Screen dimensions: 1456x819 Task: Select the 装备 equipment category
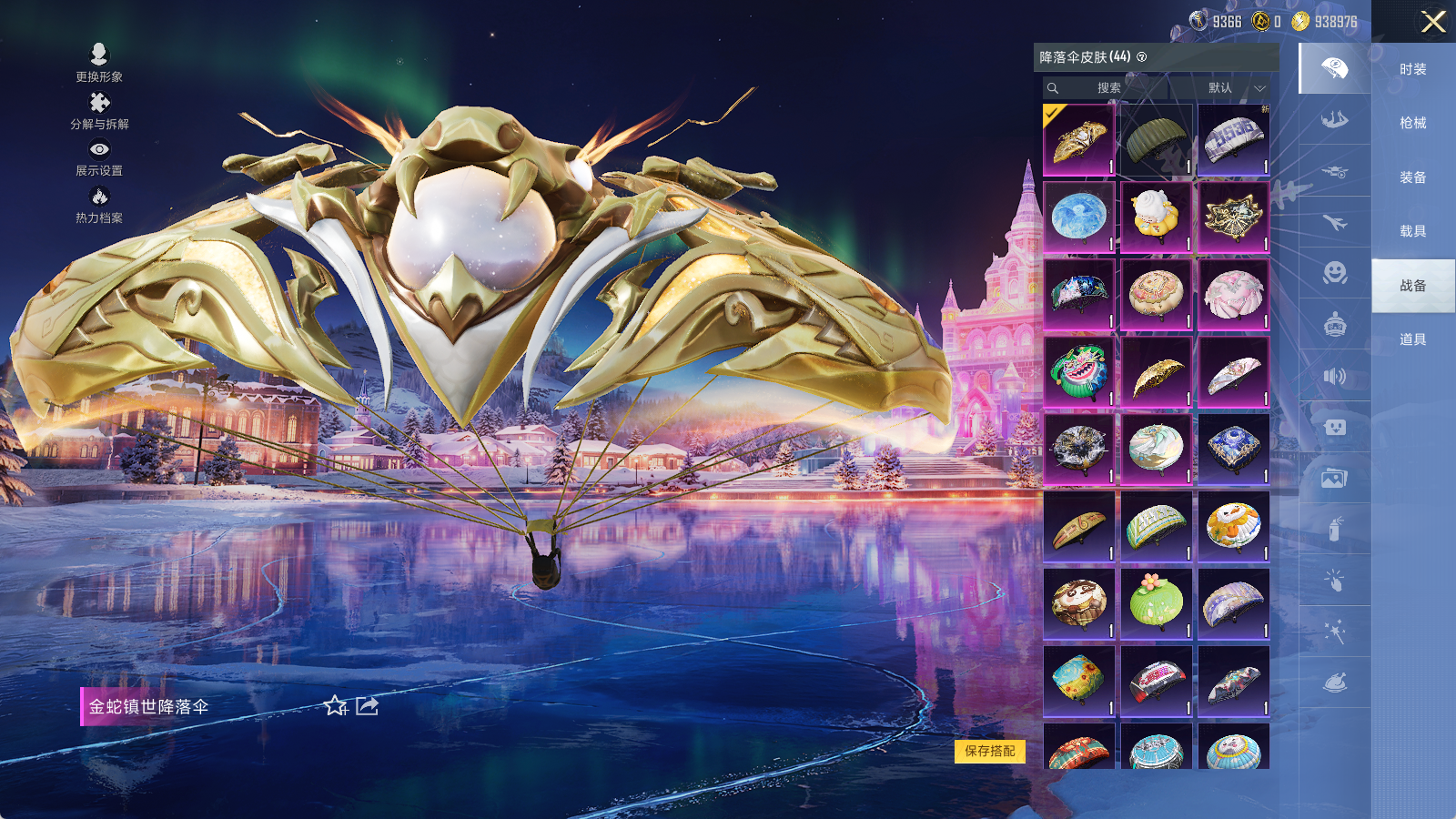[1412, 177]
